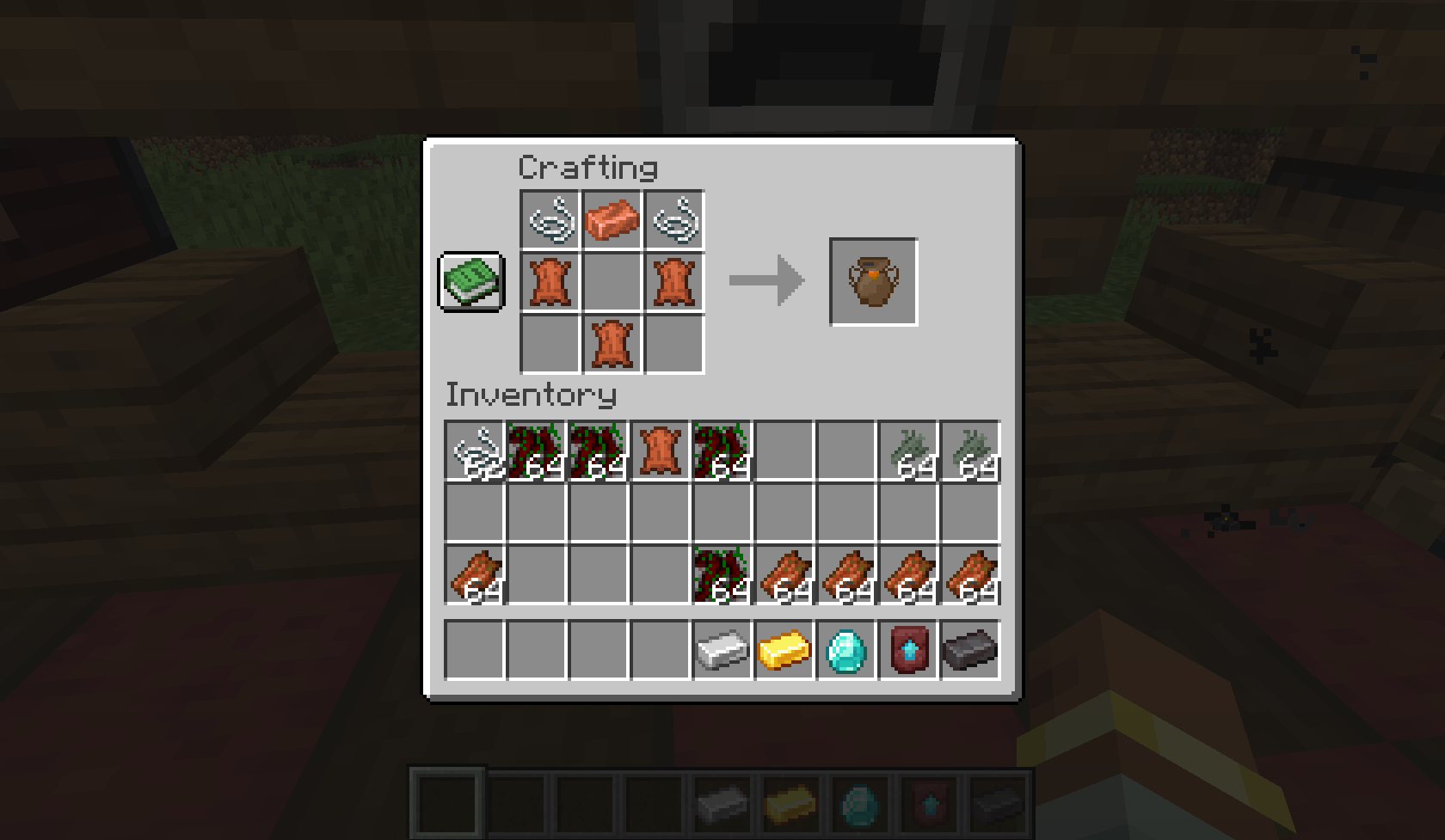Image resolution: width=1445 pixels, height=840 pixels.
Task: Click the string in the top-left crafting slot
Action: pos(550,219)
